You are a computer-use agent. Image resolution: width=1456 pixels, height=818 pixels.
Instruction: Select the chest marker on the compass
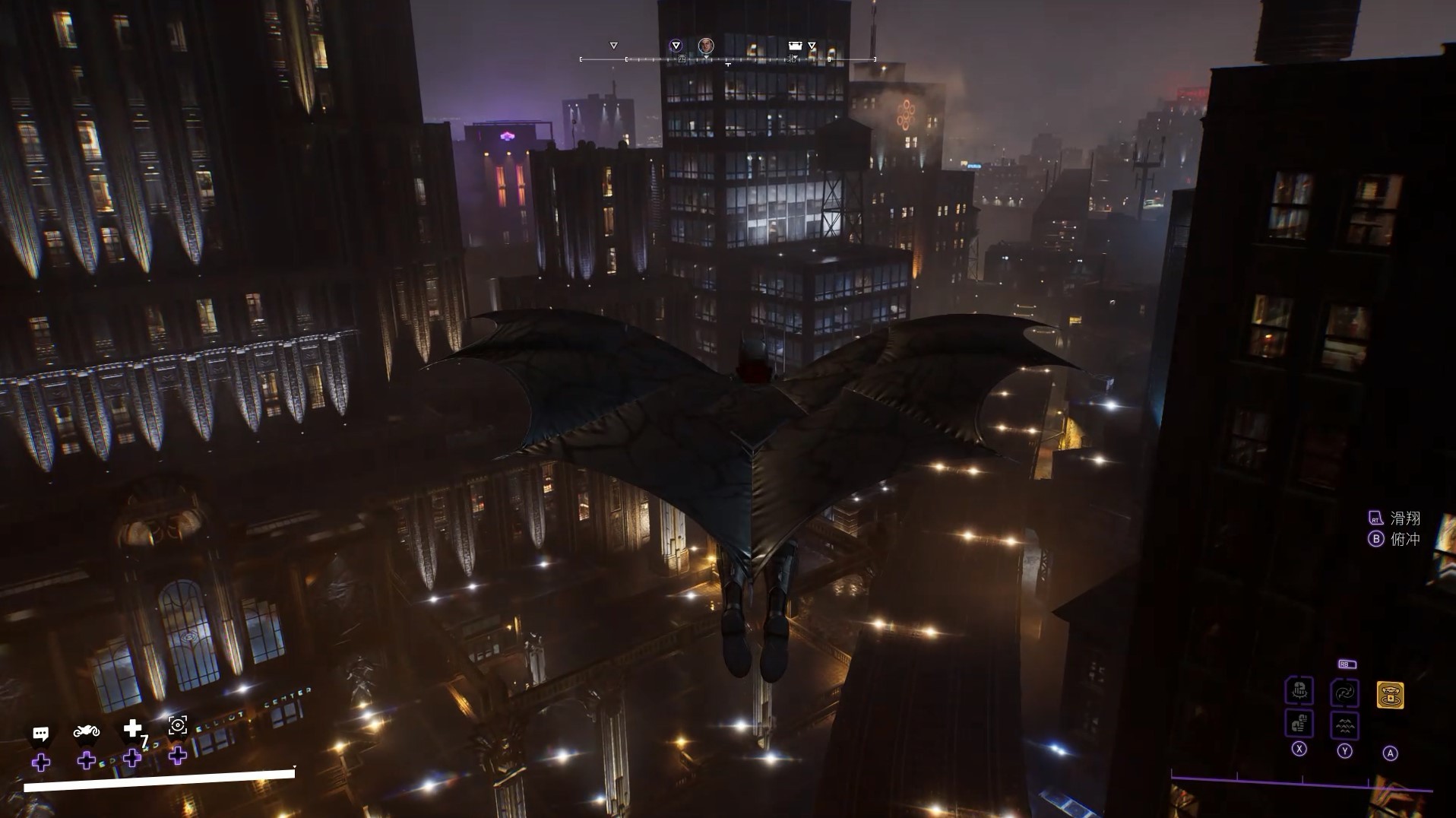coord(795,46)
